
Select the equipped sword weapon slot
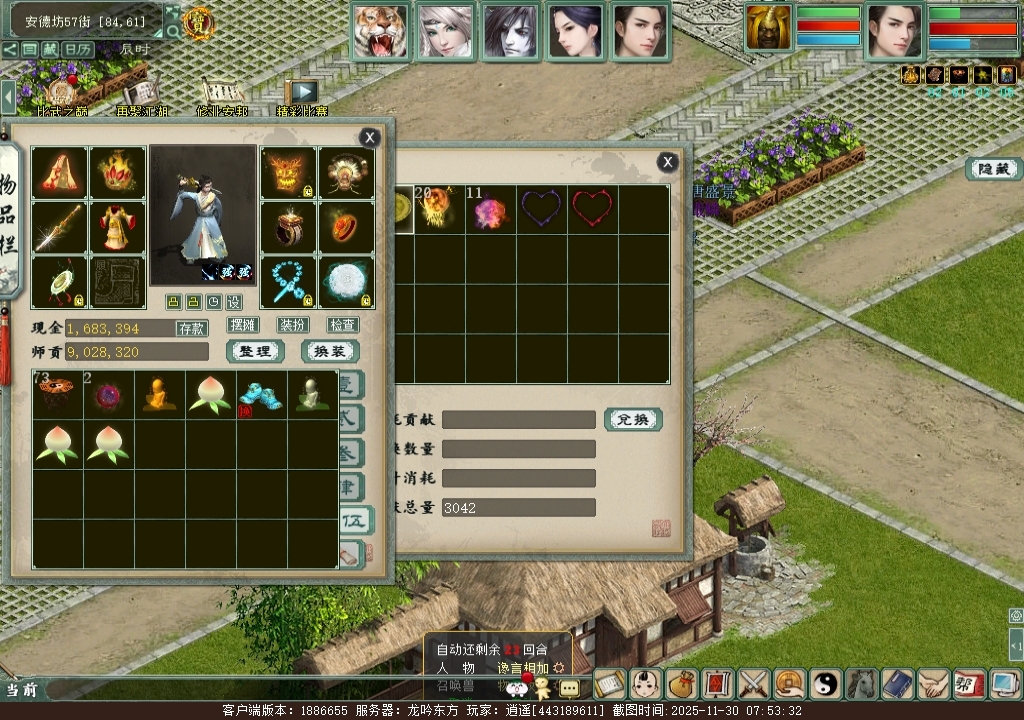[x=59, y=228]
